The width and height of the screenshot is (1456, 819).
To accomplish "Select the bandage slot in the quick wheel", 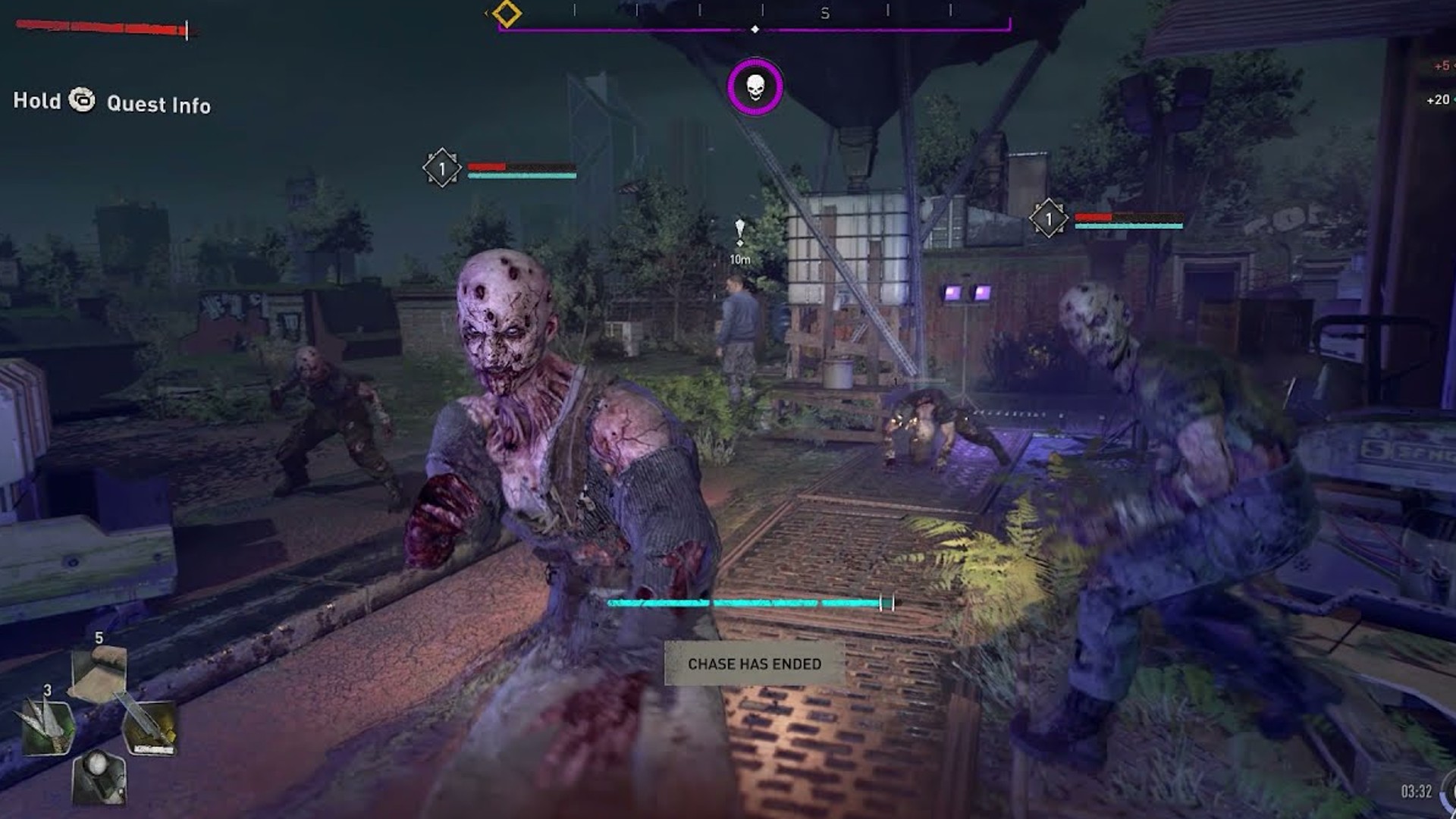I will click(x=99, y=673).
